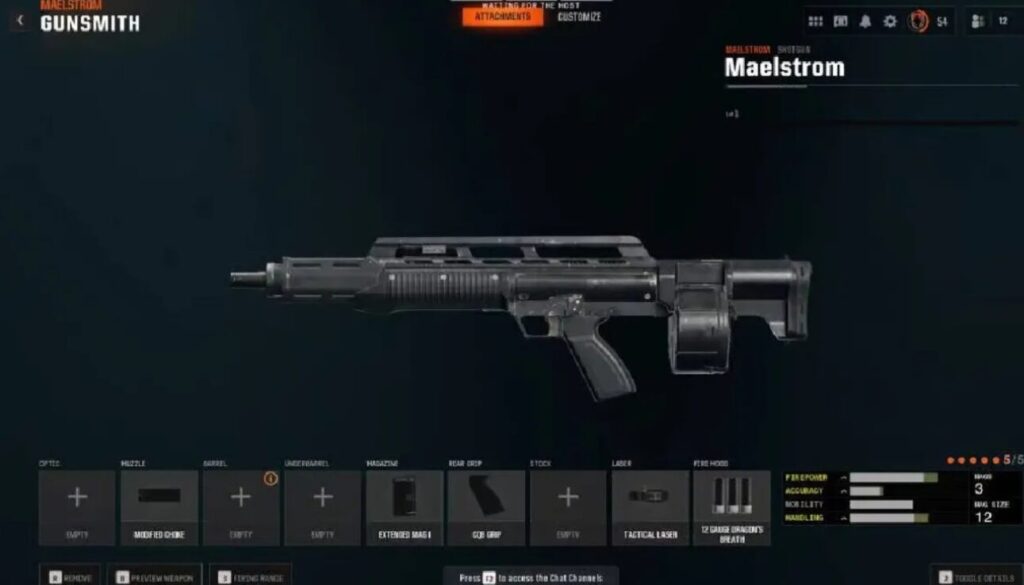The image size is (1024, 585).
Task: Open the player profile emblem
Action: [917, 21]
